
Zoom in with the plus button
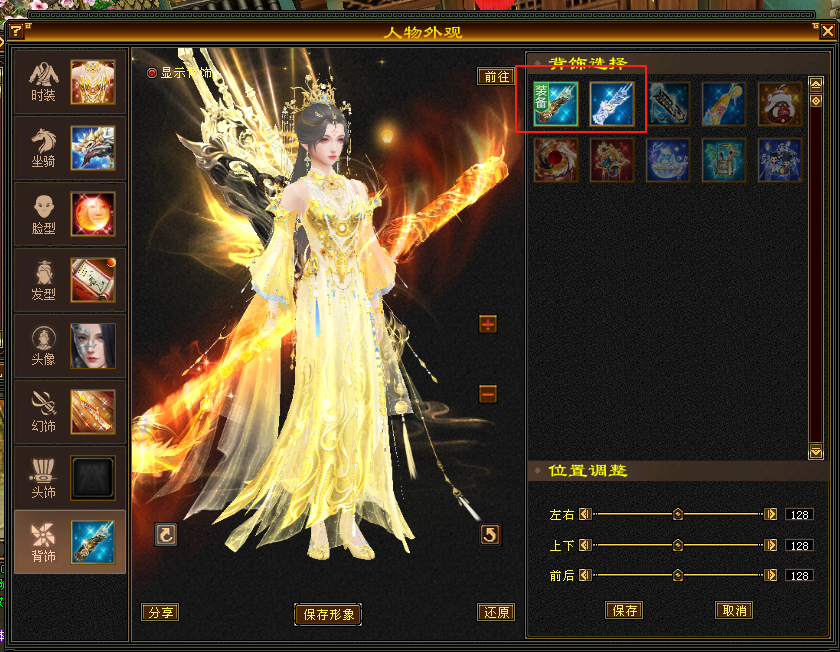(x=488, y=324)
